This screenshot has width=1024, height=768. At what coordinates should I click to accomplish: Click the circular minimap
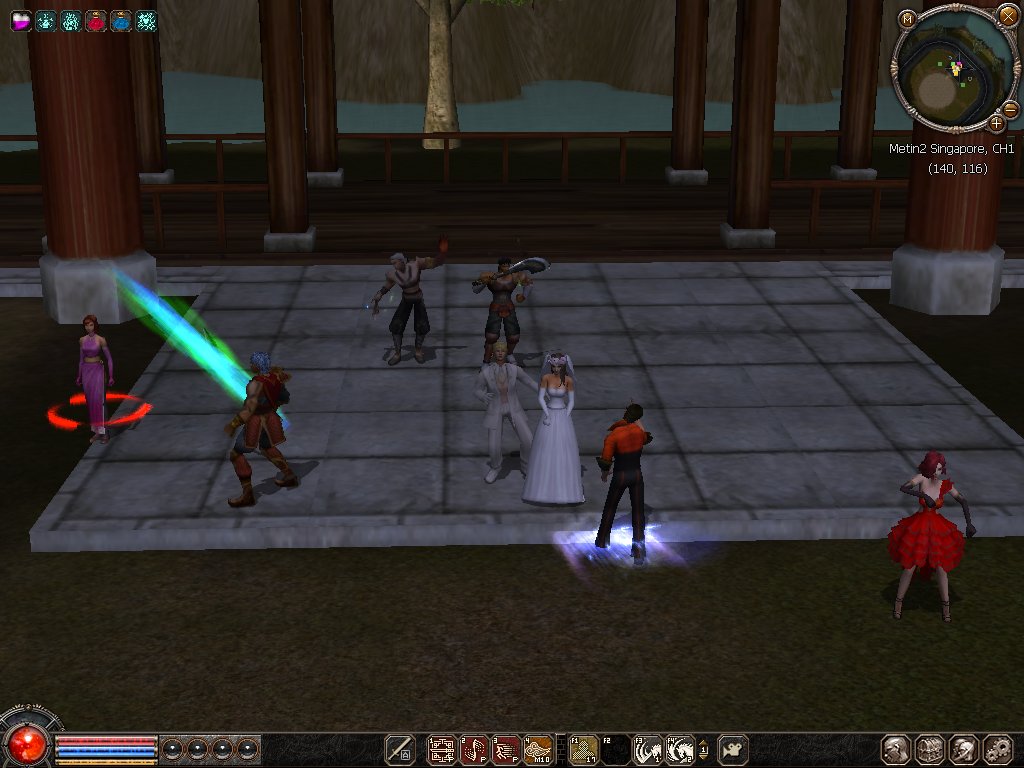(x=951, y=72)
